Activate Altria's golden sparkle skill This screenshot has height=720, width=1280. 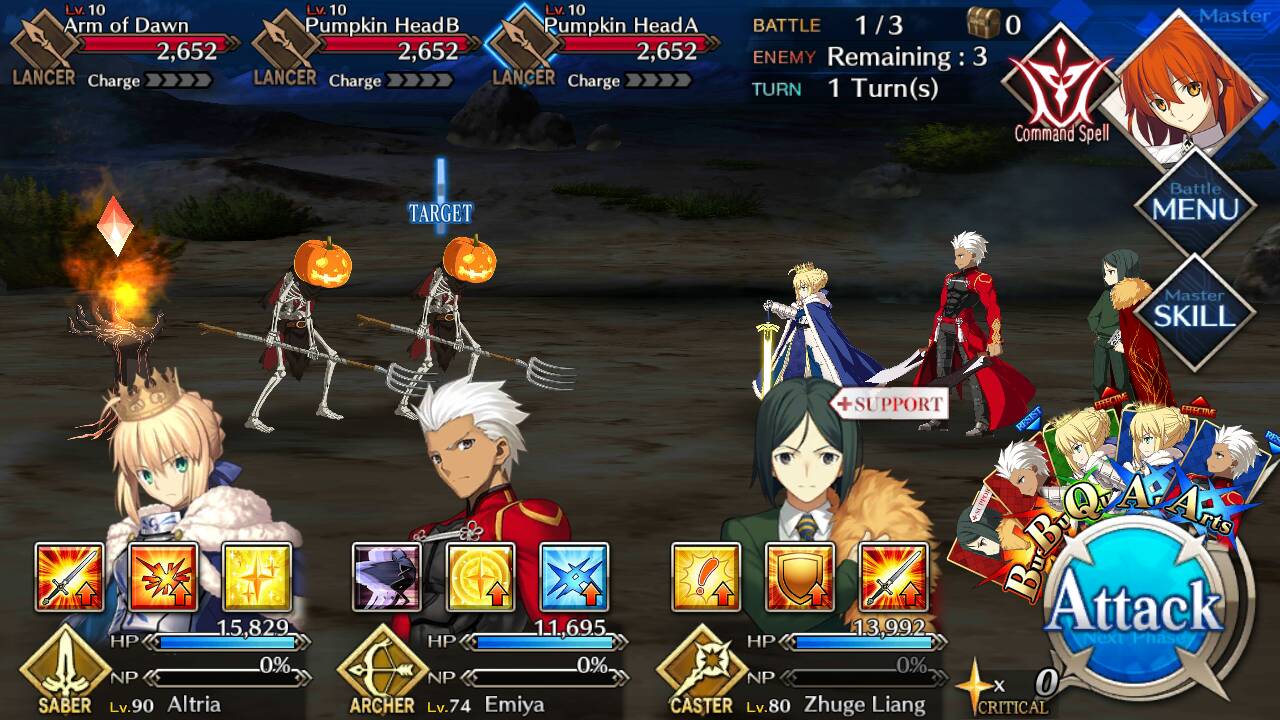[x=257, y=577]
